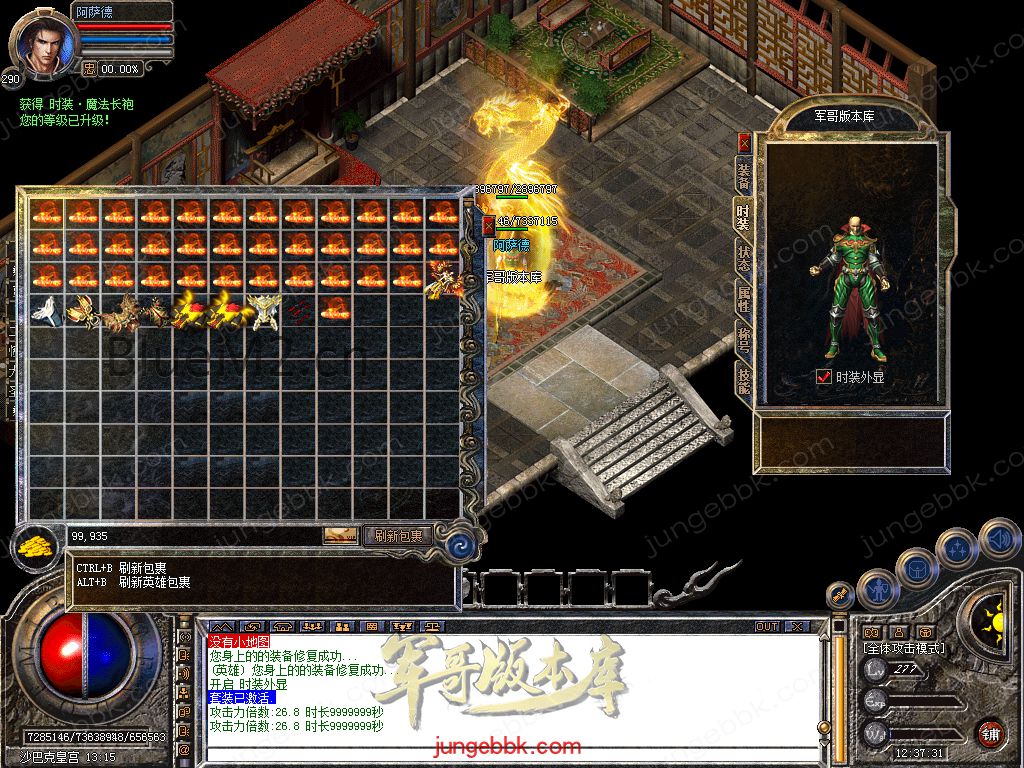The height and width of the screenshot is (768, 1024).
Task: Click the scroll icon beside the refresh button
Action: (341, 536)
